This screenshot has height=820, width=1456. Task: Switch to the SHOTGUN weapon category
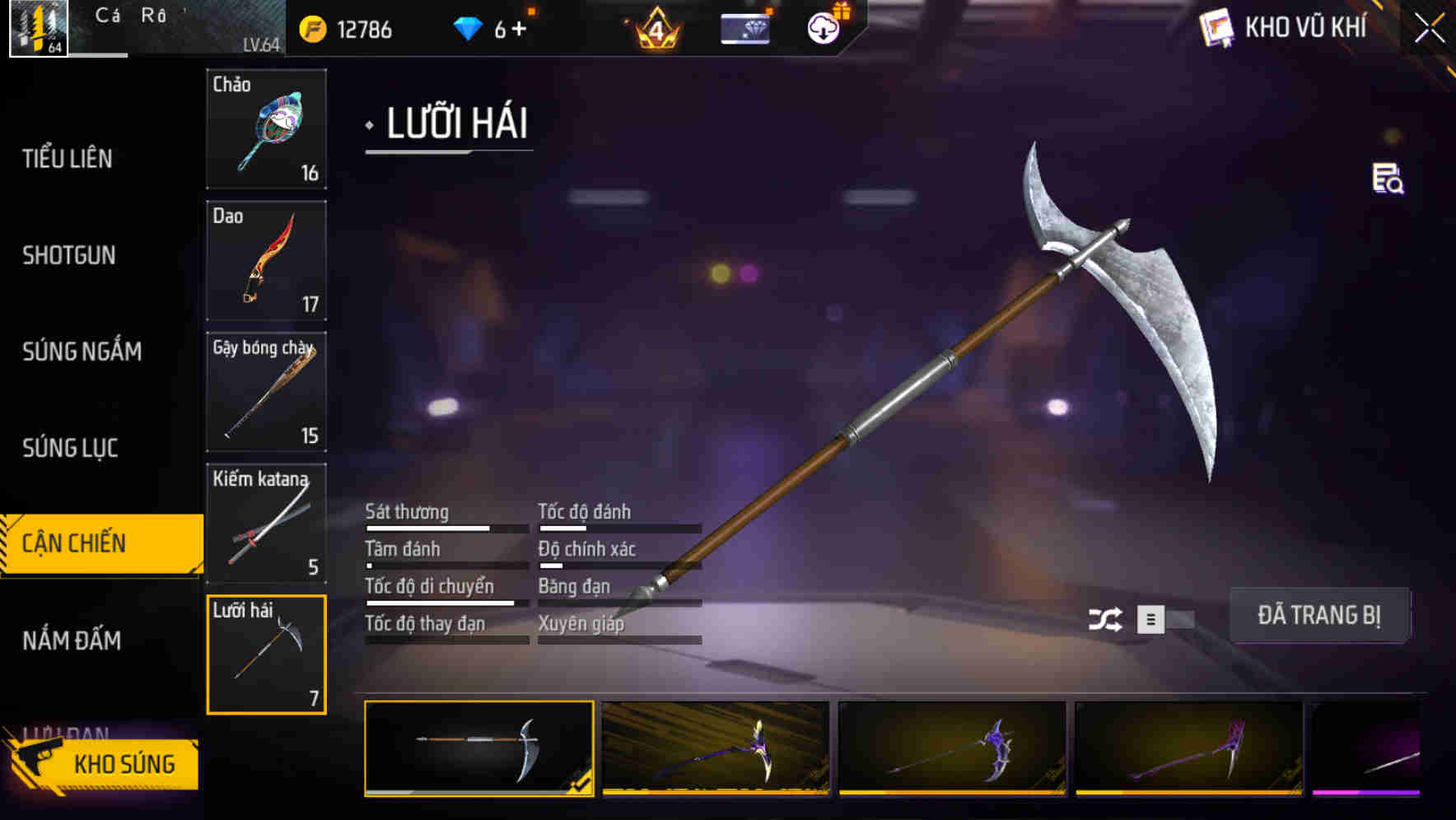point(69,256)
